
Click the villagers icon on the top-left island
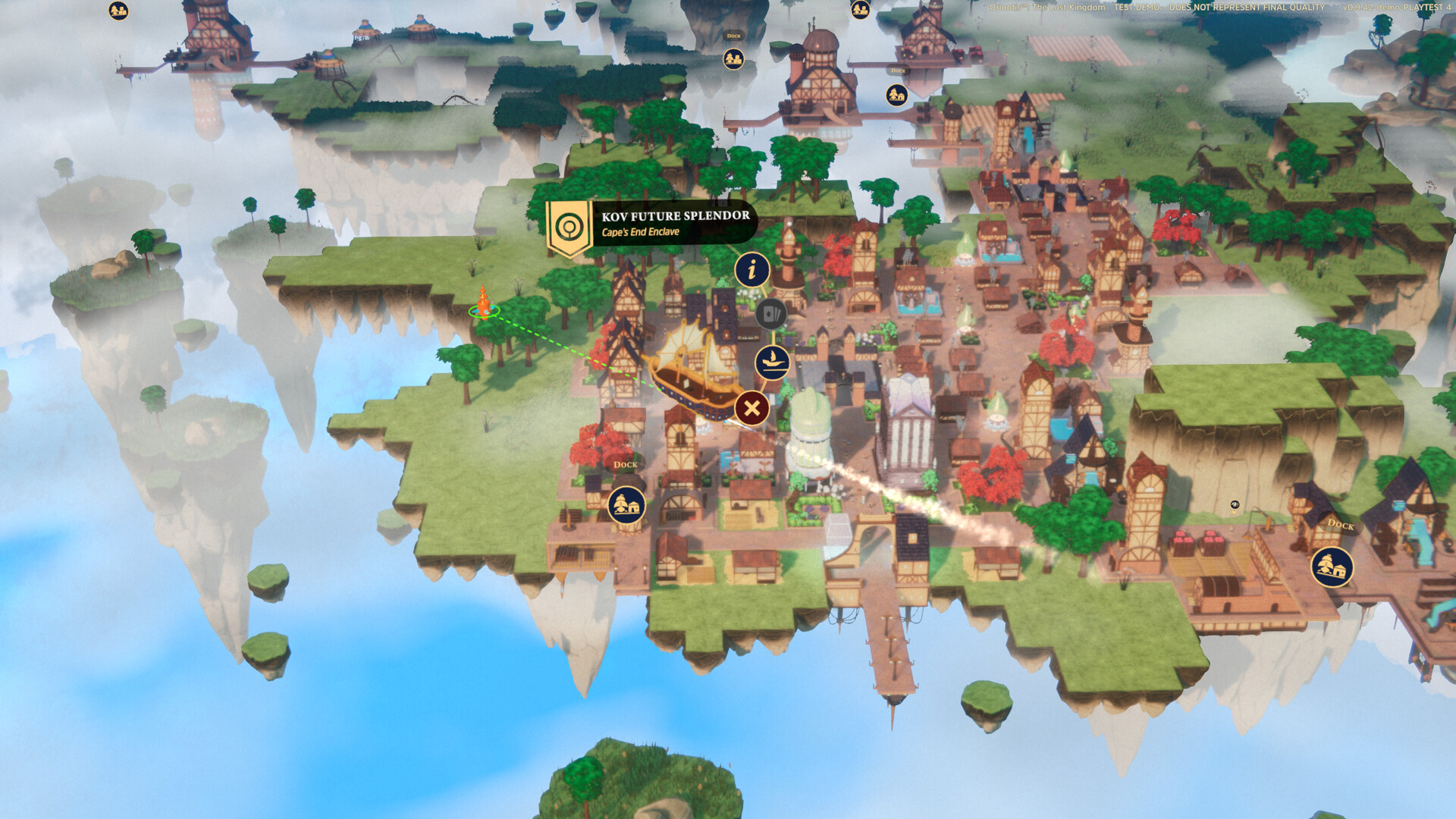coord(118,11)
